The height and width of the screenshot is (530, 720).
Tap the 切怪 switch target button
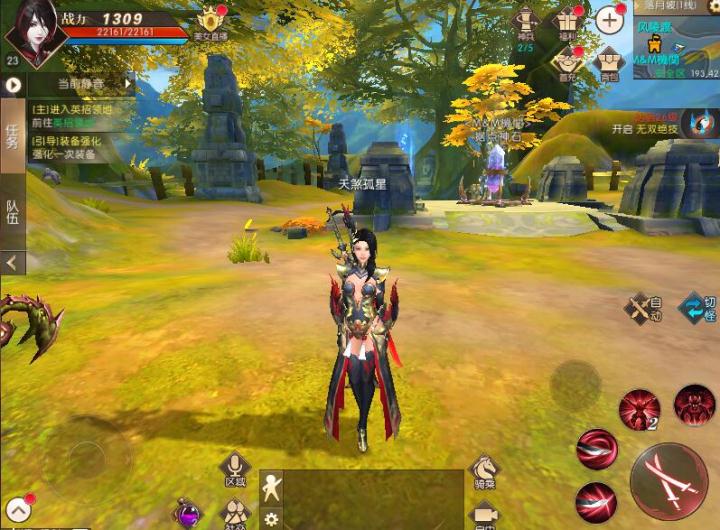697,308
